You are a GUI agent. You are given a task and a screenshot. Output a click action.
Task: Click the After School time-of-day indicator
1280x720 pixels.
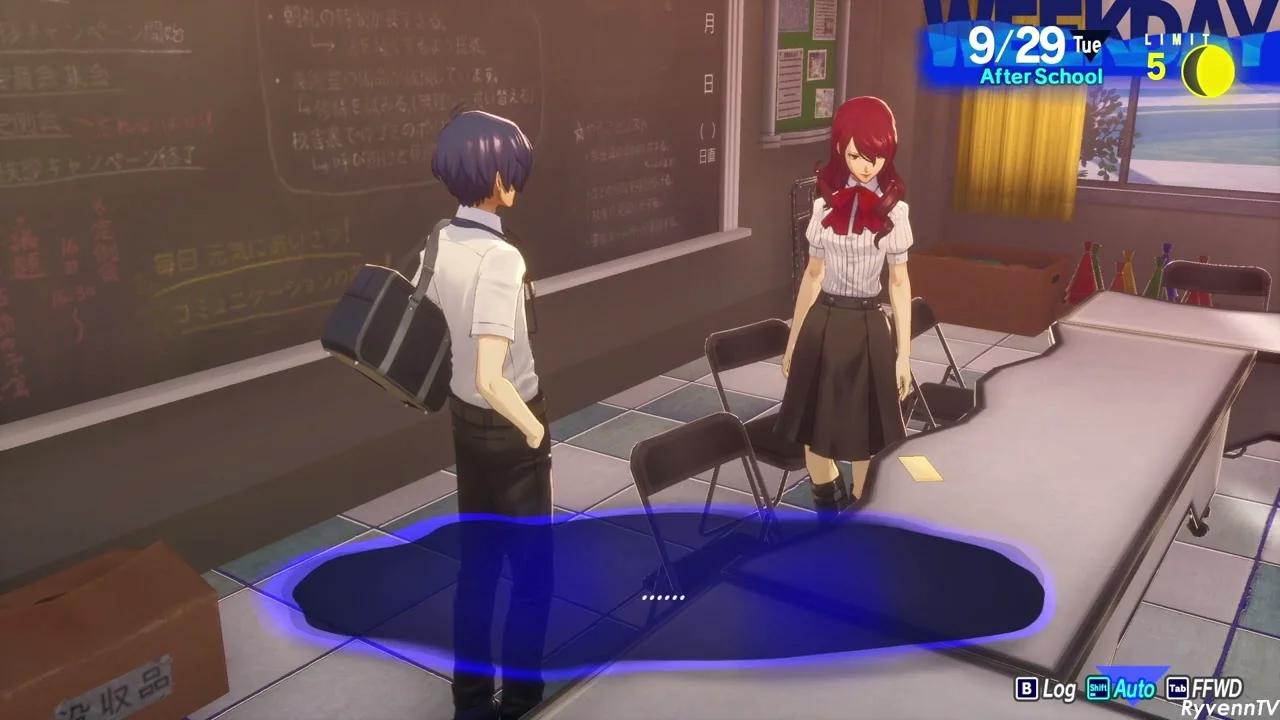[x=1040, y=76]
